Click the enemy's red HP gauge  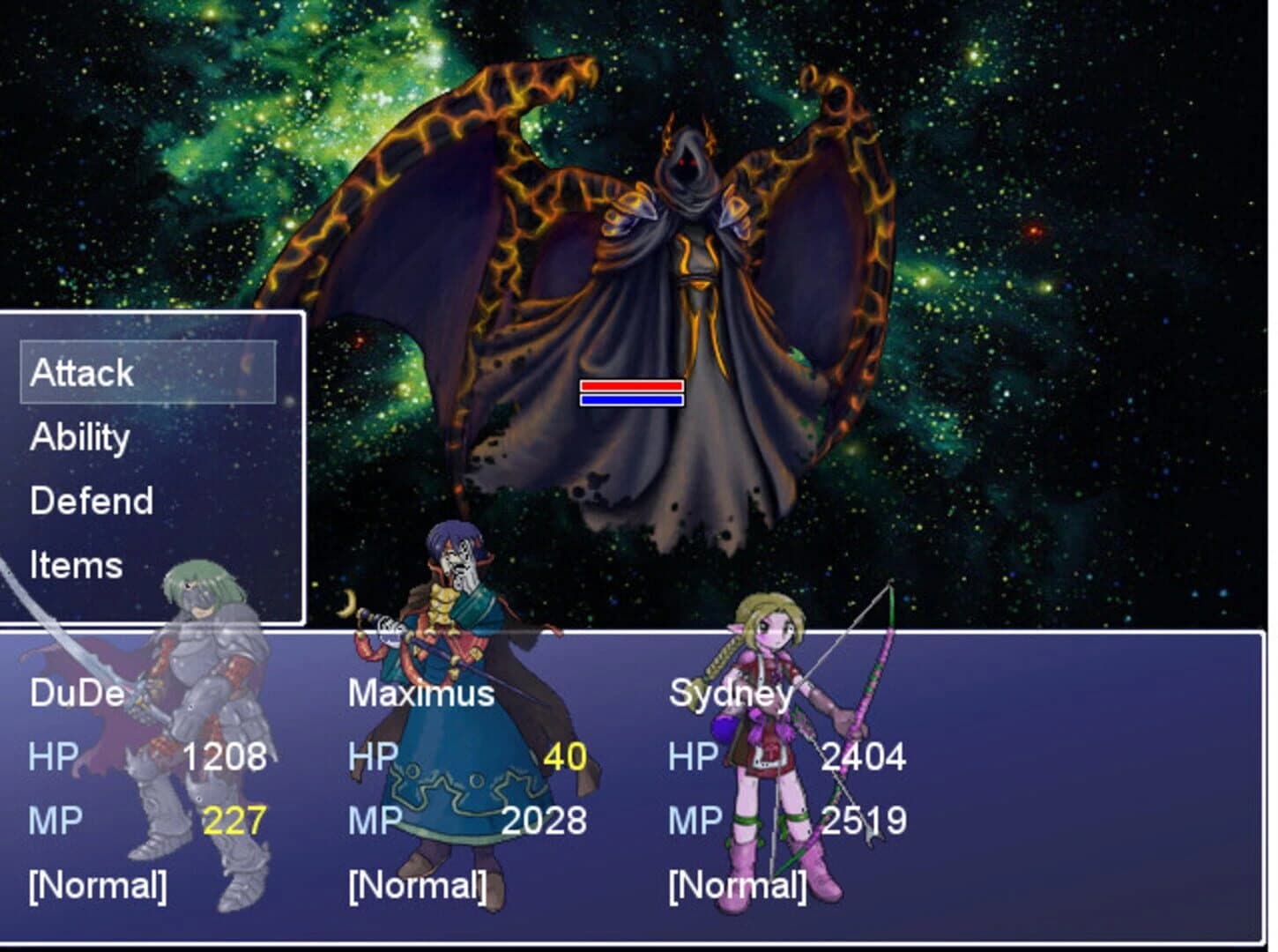(632, 384)
